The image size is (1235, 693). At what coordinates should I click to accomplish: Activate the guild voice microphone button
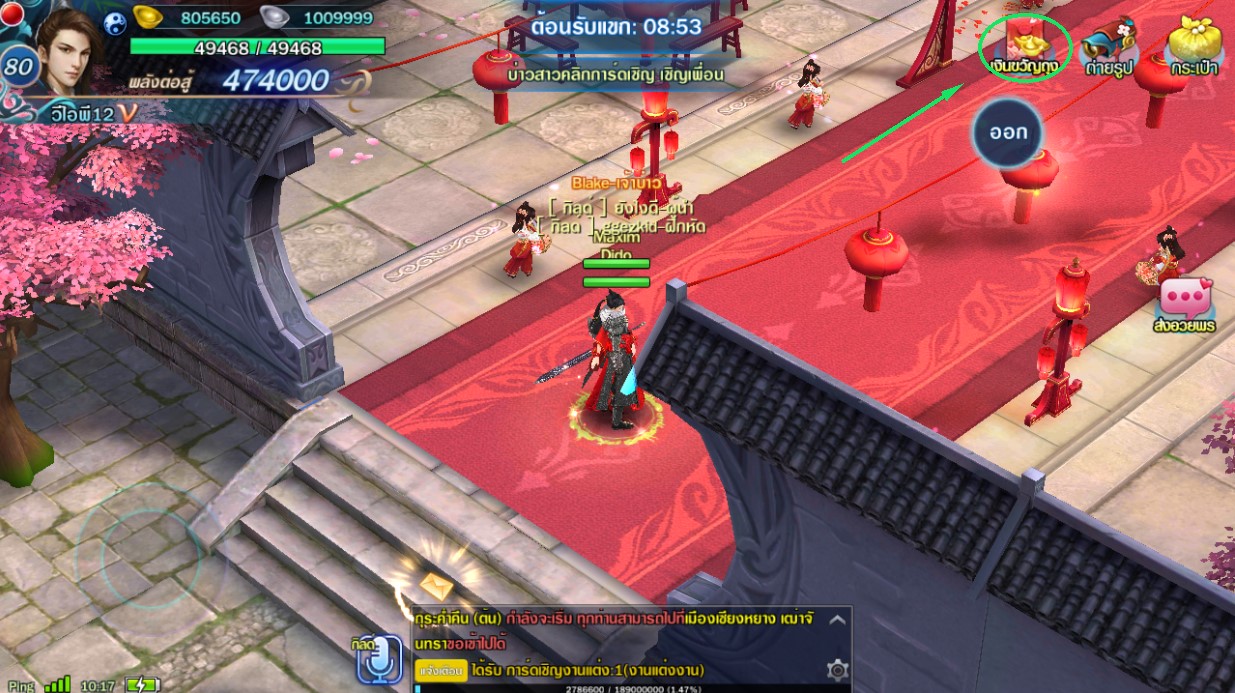[x=379, y=661]
